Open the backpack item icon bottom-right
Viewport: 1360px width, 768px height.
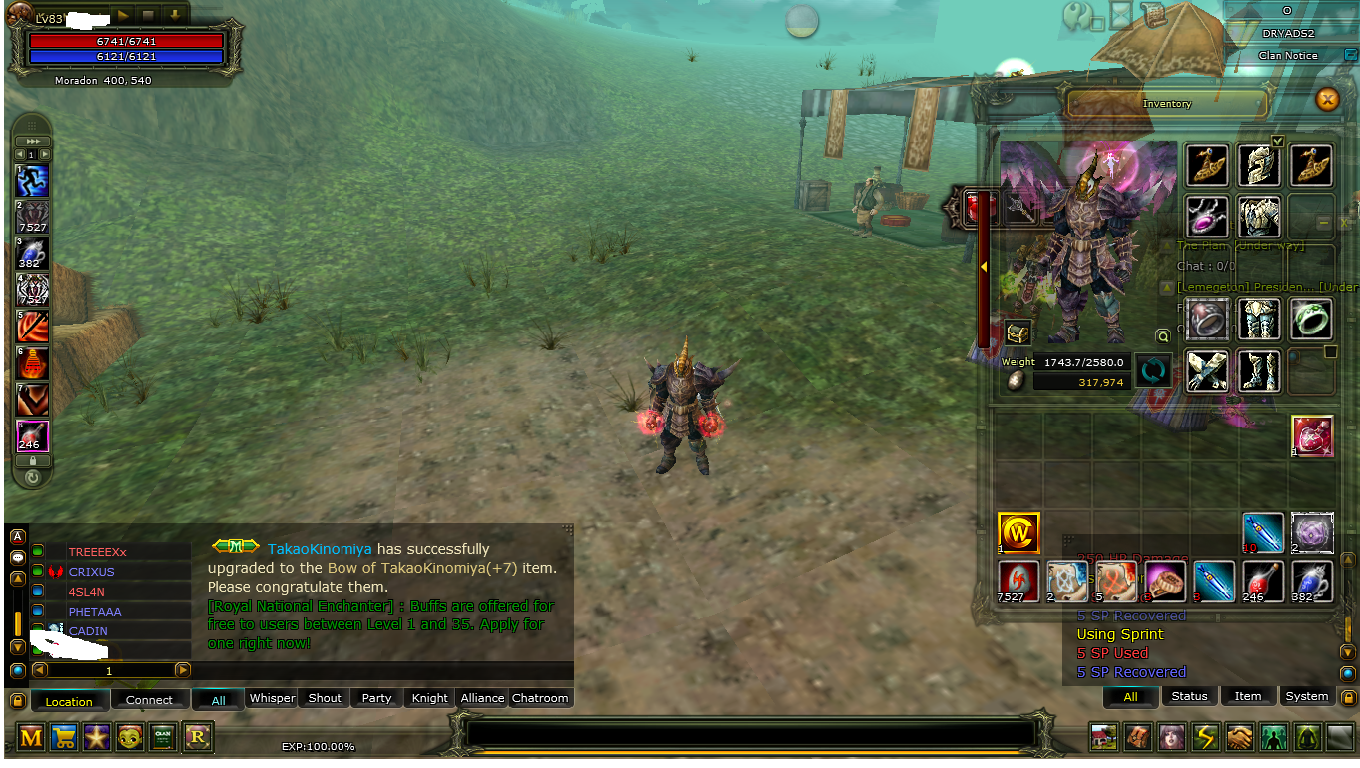pyautogui.click(x=1137, y=736)
